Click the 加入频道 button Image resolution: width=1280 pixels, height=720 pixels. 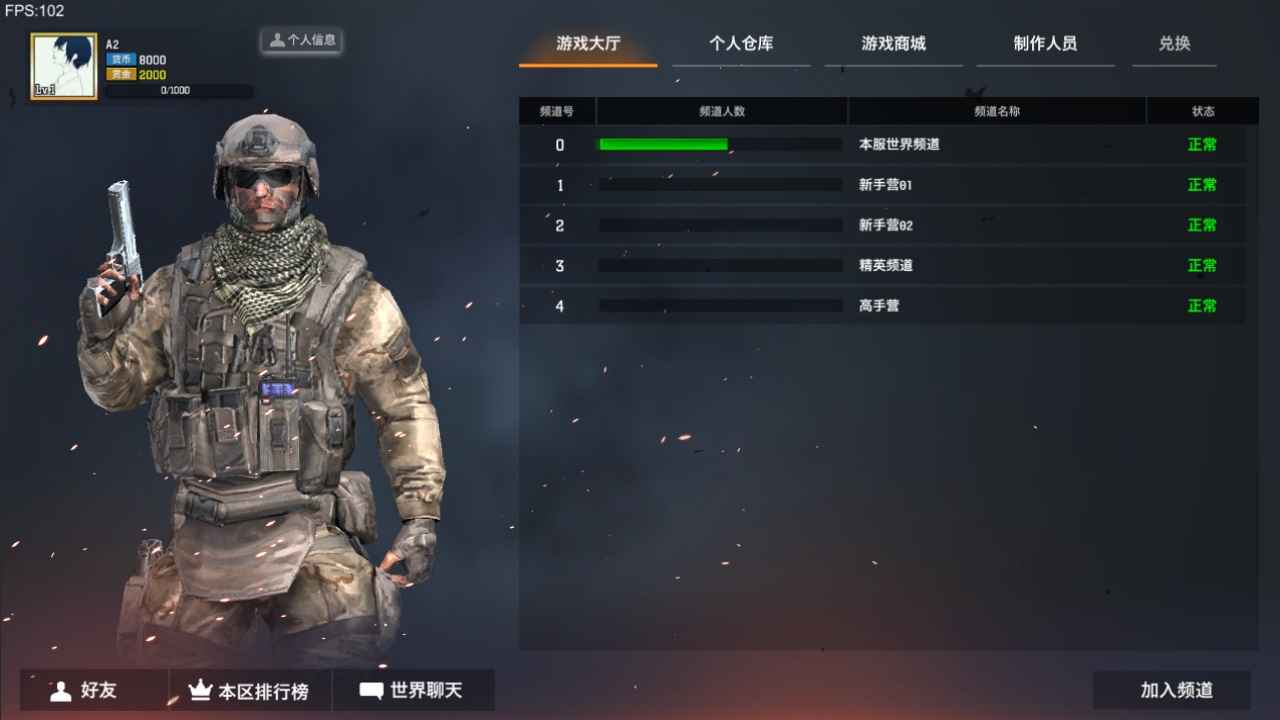1171,690
